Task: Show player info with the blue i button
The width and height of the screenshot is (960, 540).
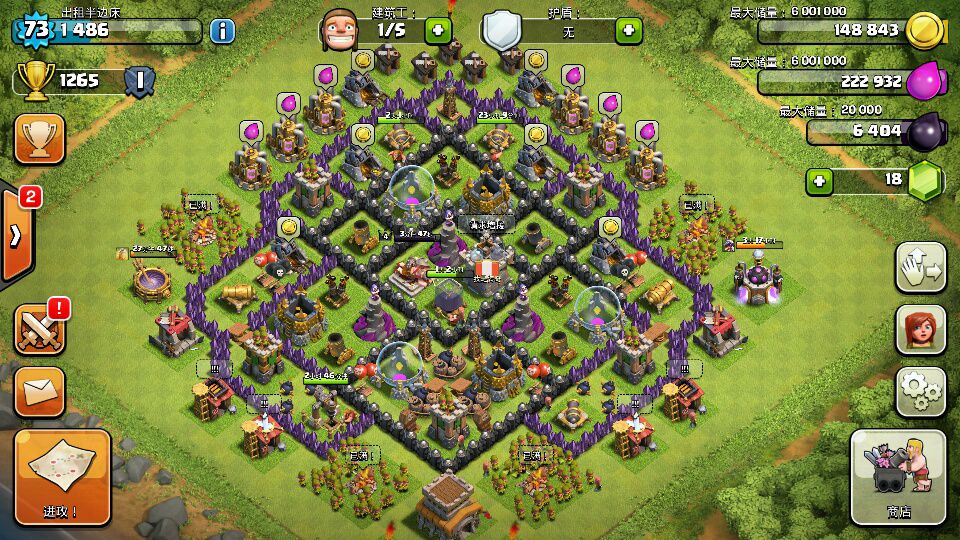Action: coord(222,30)
